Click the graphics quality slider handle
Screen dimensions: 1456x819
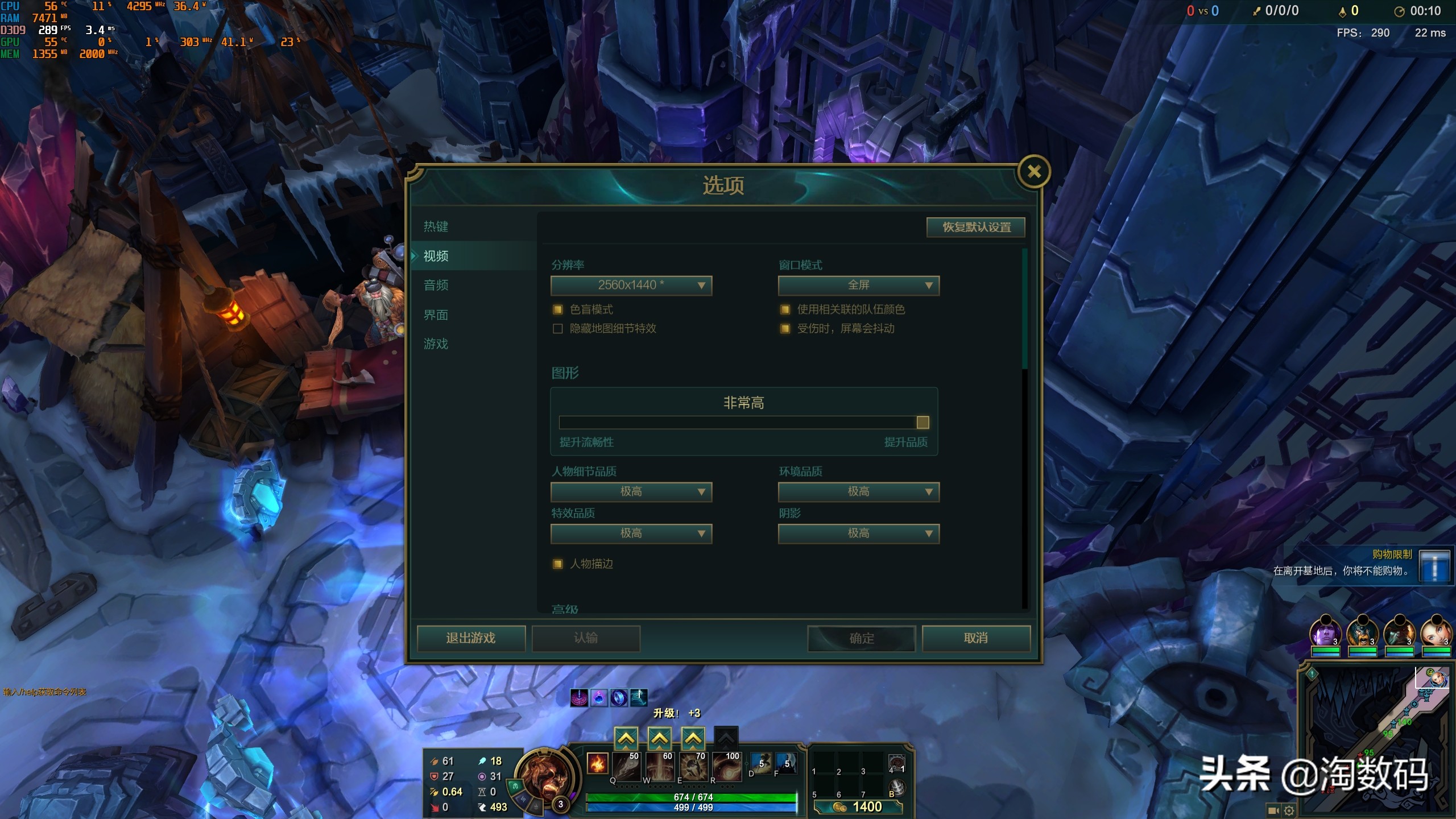click(x=923, y=423)
